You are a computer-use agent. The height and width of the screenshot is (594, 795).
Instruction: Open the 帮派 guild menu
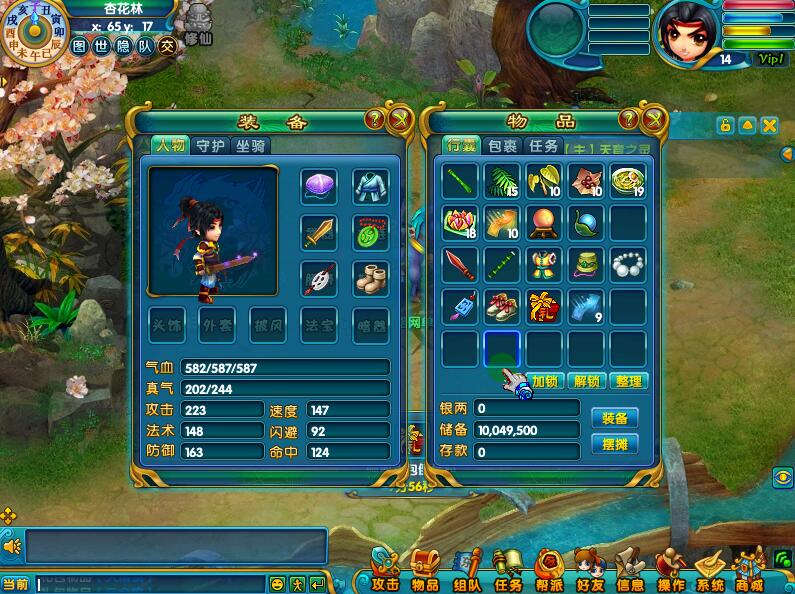[548, 572]
